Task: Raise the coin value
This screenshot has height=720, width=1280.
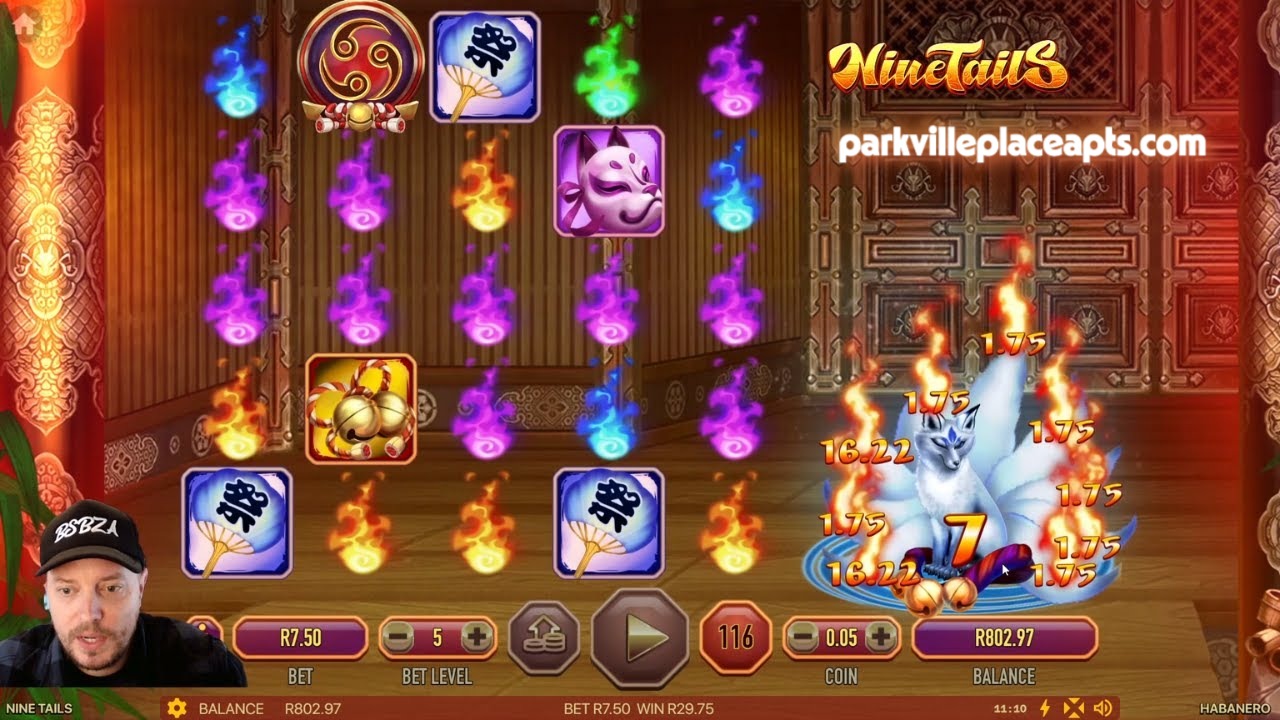Action: tap(880, 637)
